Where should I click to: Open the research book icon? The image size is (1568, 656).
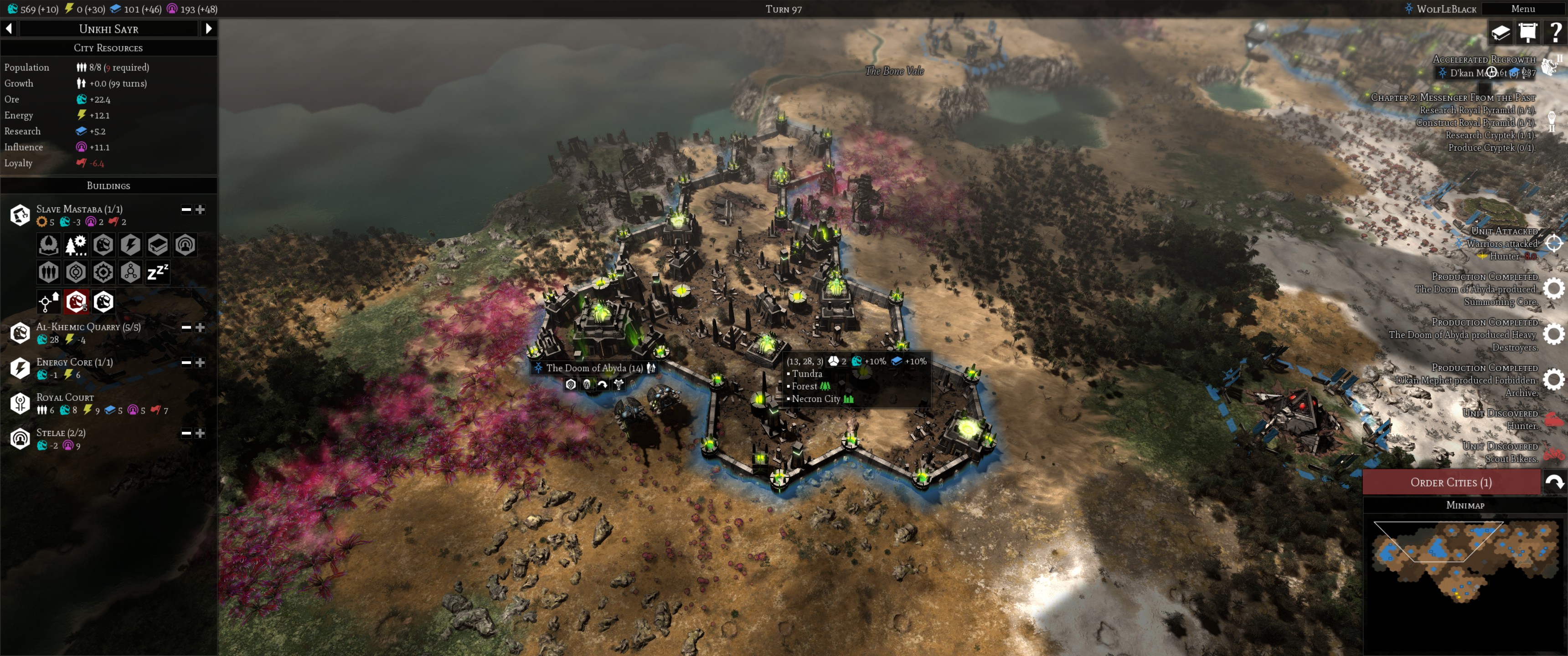1501,32
